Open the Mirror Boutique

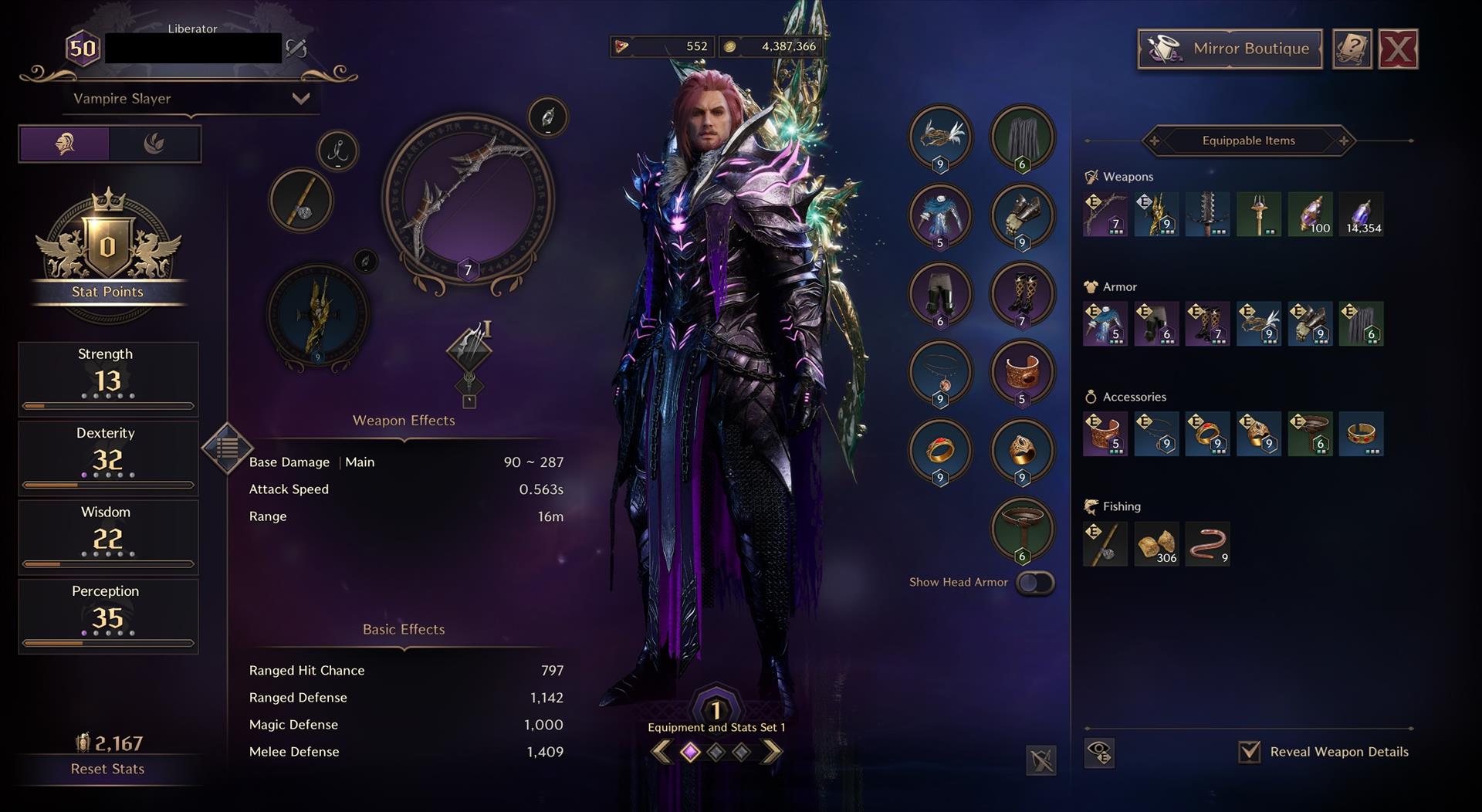point(1230,49)
